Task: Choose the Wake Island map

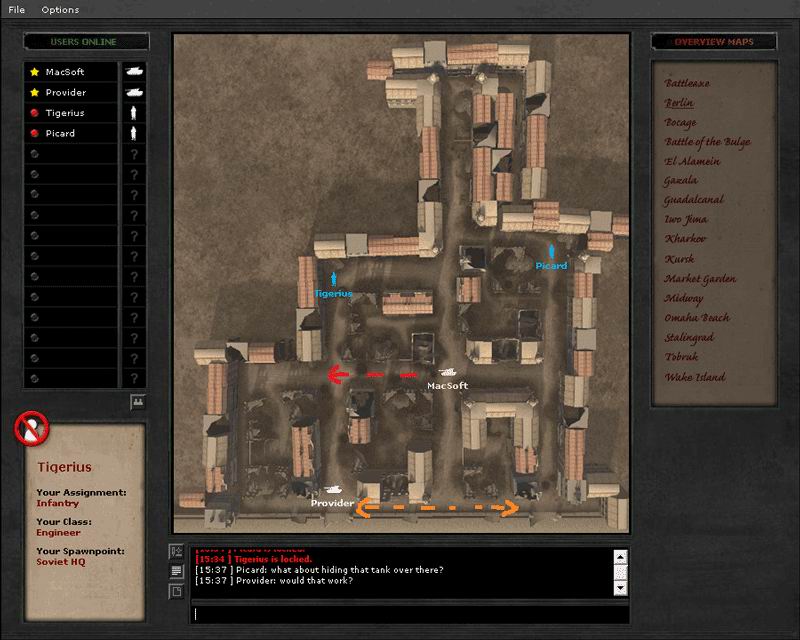Action: click(x=695, y=377)
